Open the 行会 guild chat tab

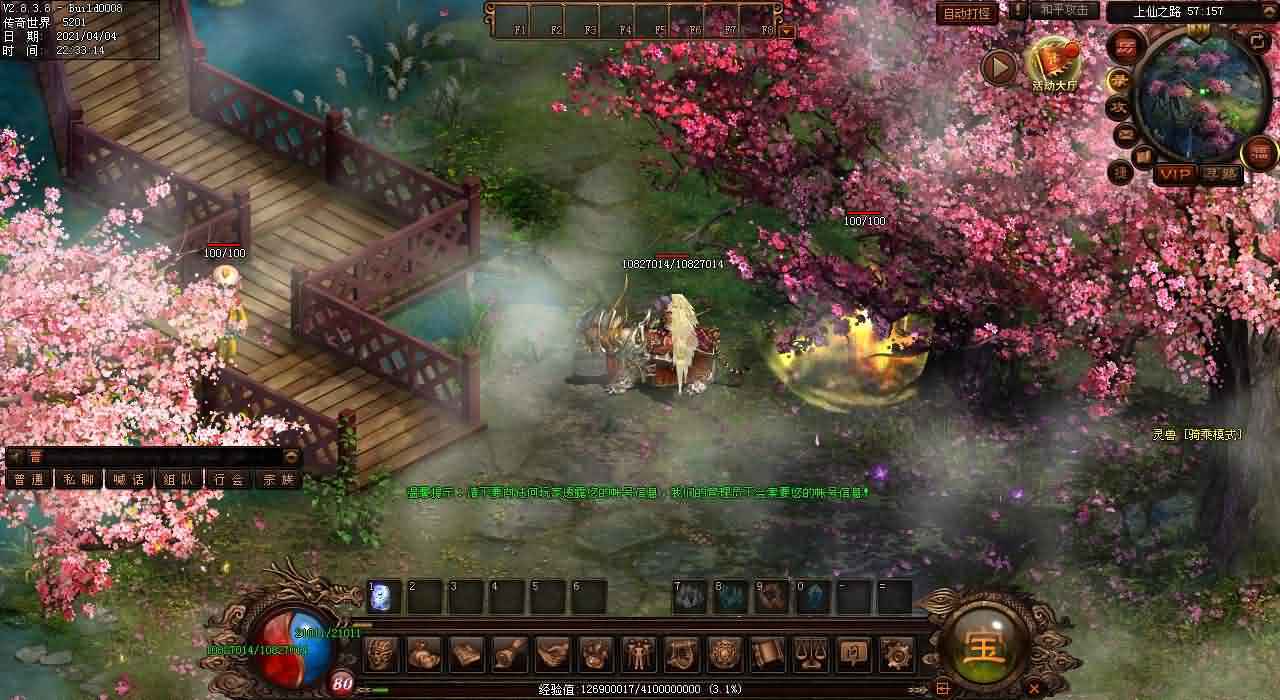point(228,479)
